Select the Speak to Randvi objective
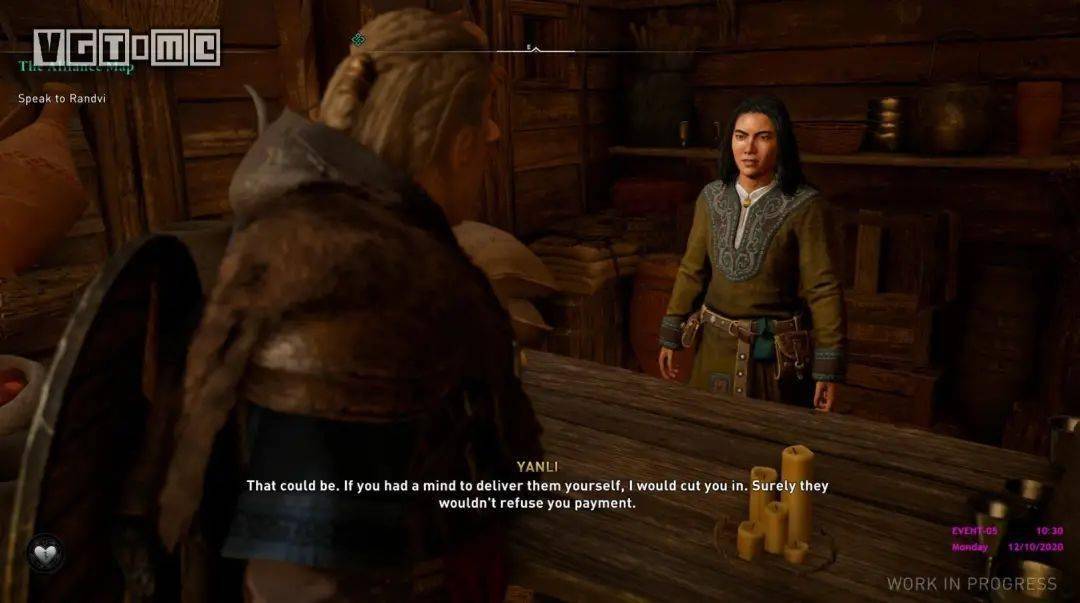Viewport: 1080px width, 603px height. click(x=62, y=99)
